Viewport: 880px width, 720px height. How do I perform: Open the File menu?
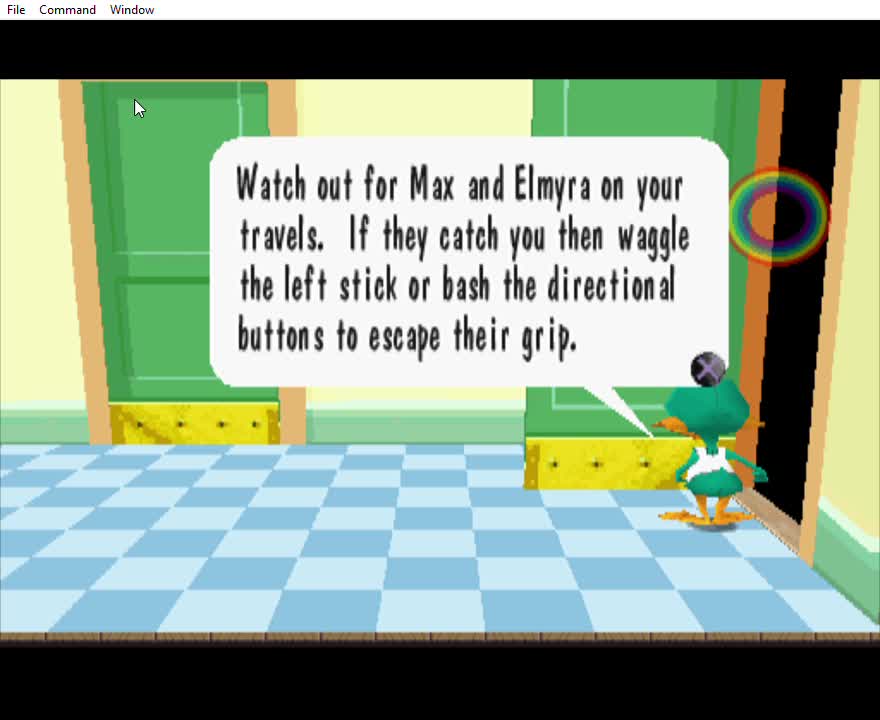click(x=16, y=10)
